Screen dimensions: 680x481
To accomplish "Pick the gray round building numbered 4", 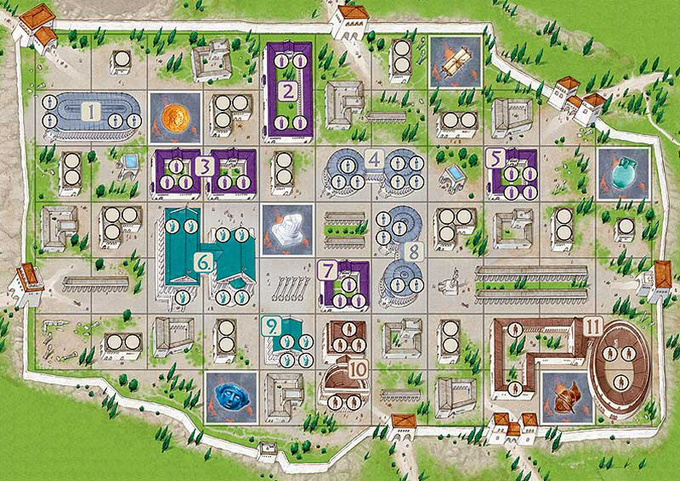I will (373, 168).
